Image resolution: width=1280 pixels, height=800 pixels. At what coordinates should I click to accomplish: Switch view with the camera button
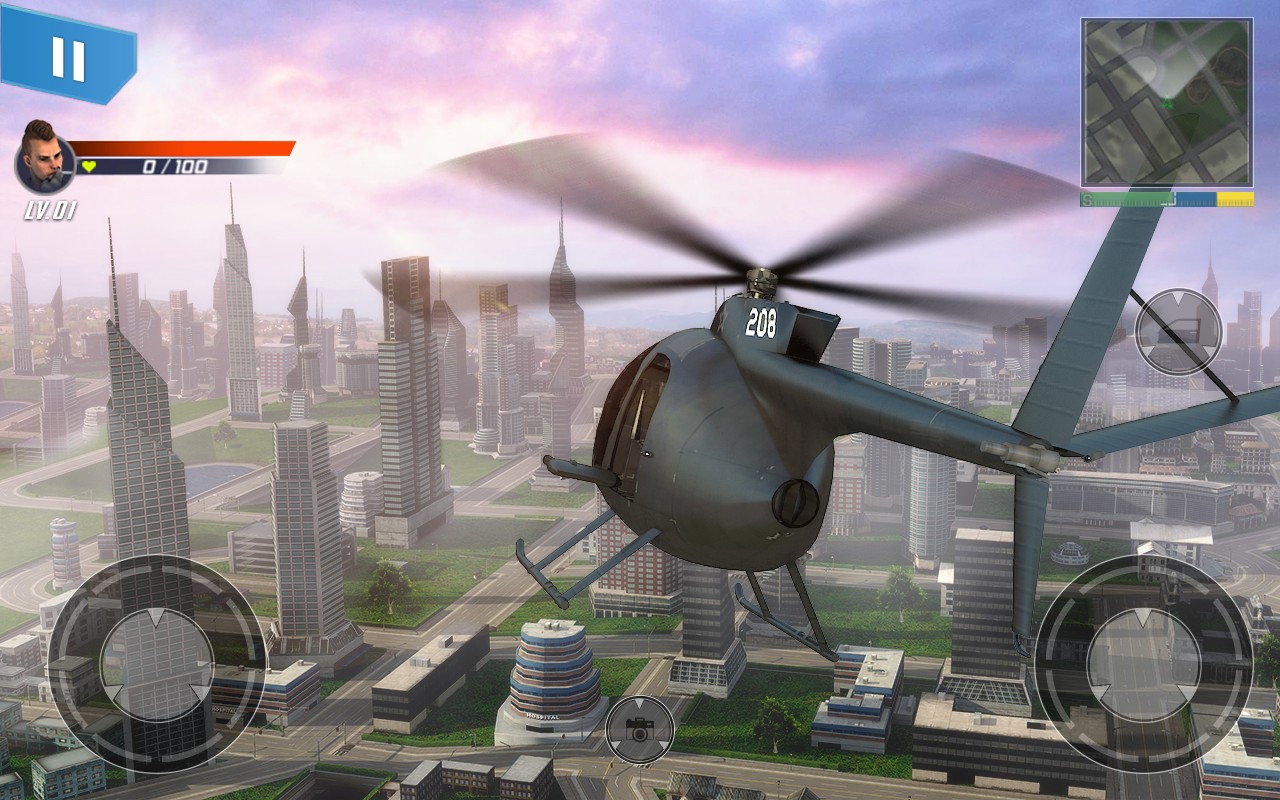[x=640, y=731]
